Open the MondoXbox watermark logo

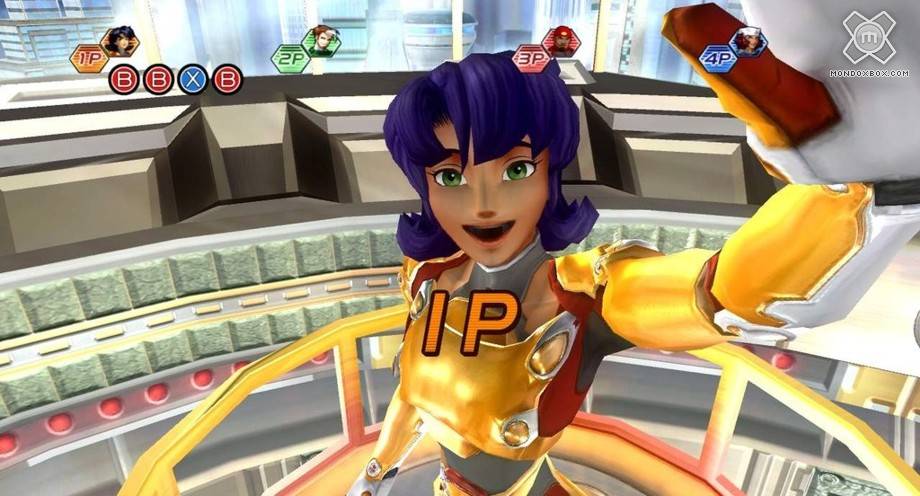867,38
